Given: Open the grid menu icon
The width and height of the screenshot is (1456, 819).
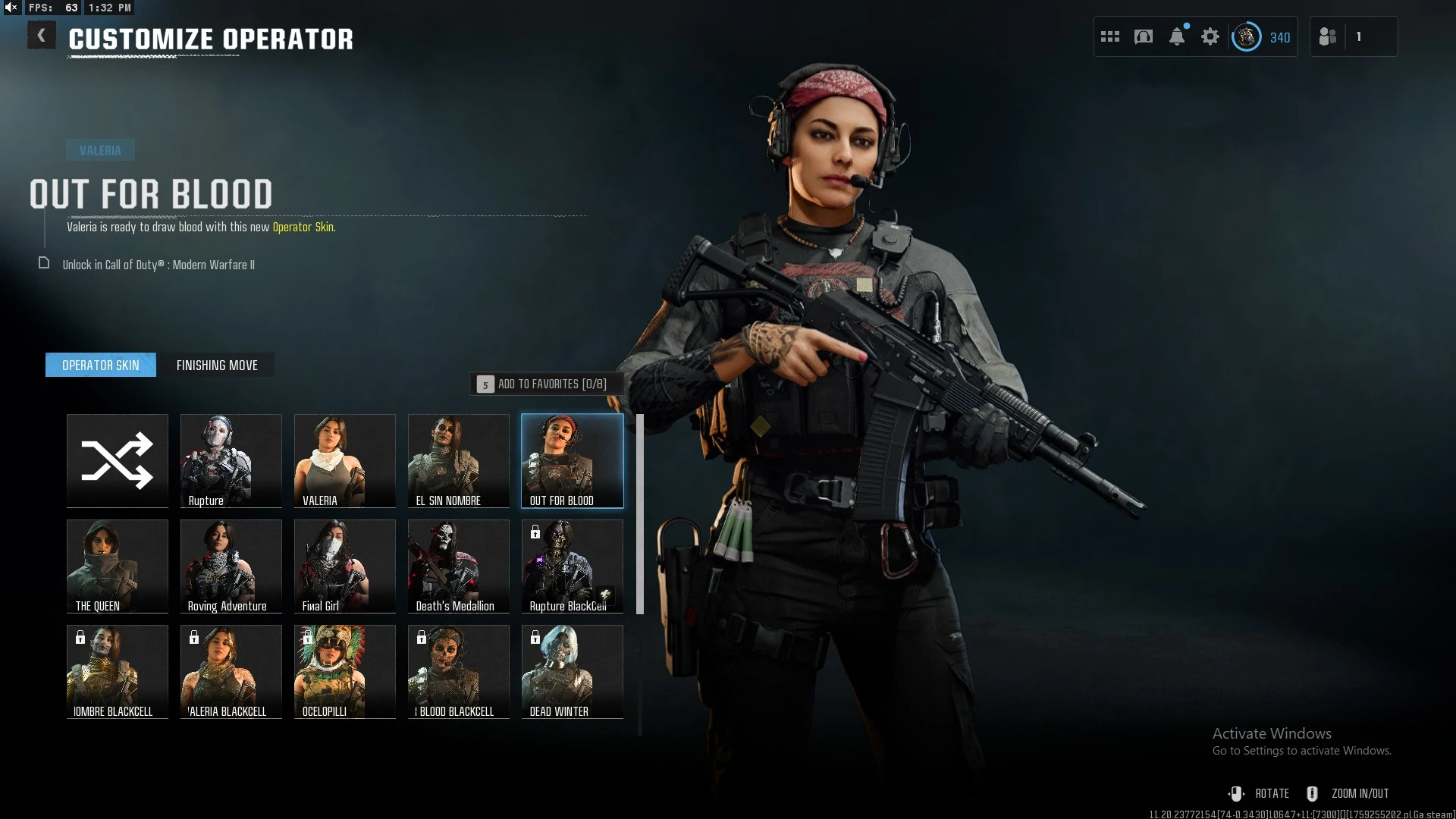Looking at the screenshot, I should (1110, 36).
